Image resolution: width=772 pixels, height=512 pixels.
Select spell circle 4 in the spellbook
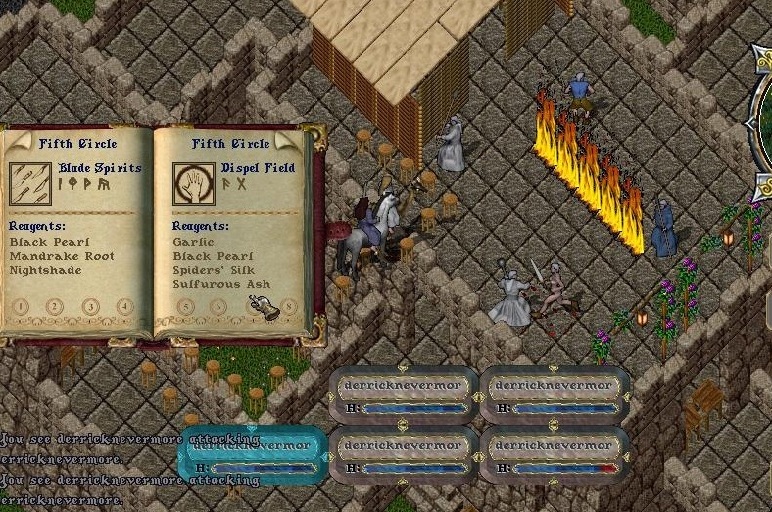(x=124, y=306)
